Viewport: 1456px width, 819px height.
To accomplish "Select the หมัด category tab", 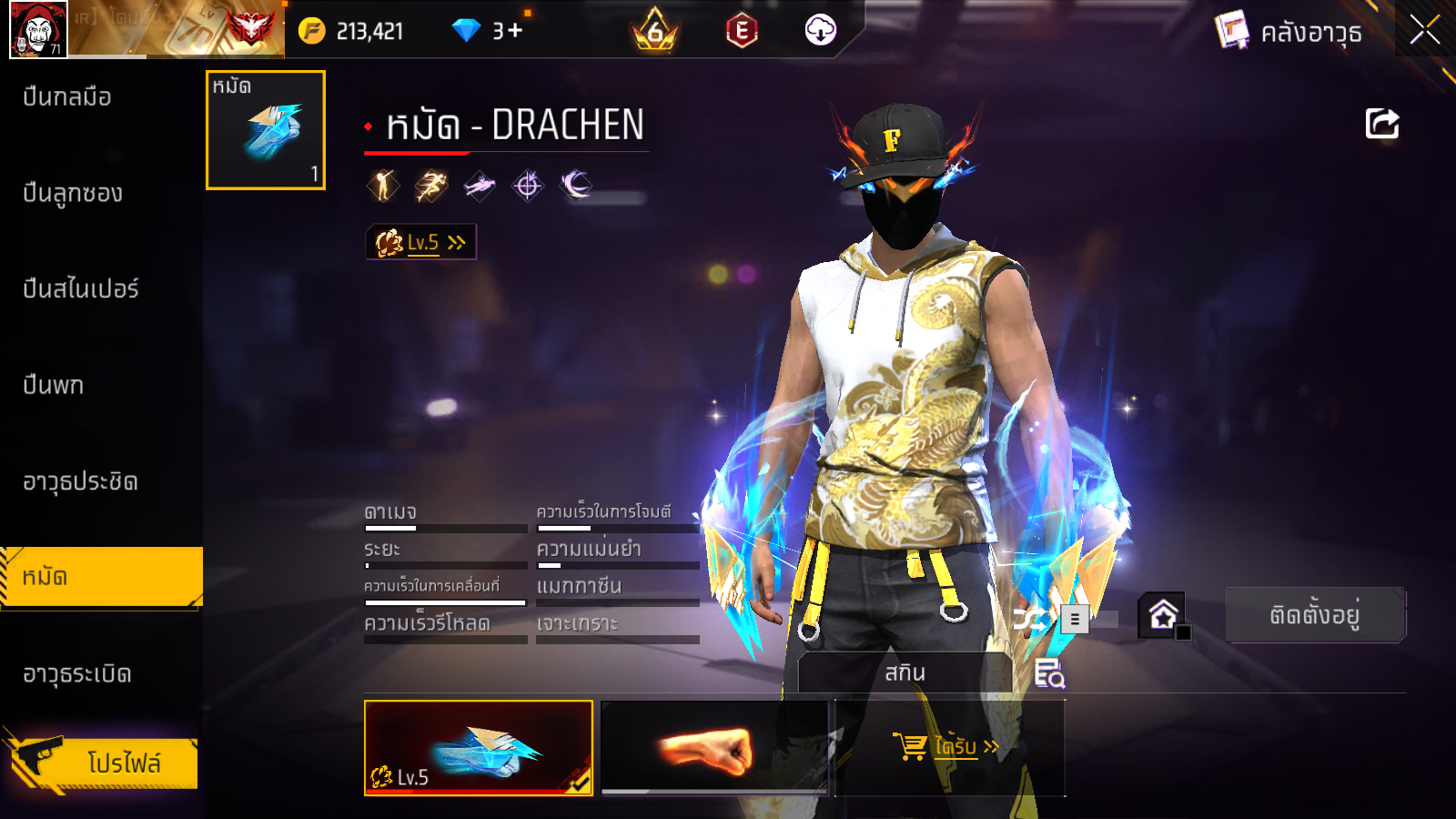I will pos(101,577).
